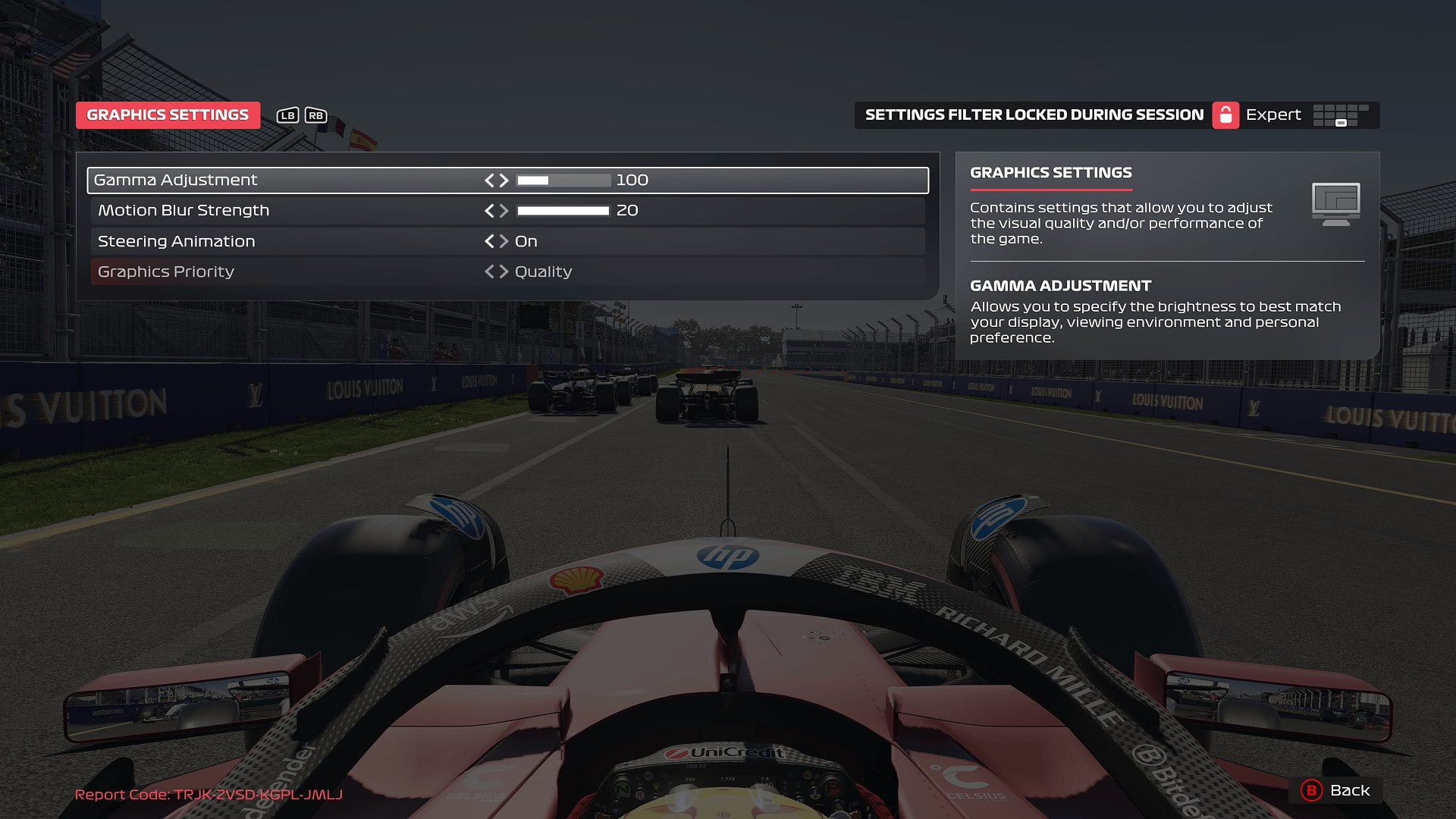Image resolution: width=1456 pixels, height=819 pixels.
Task: Click the Graphics Priority left arrow
Action: click(491, 271)
